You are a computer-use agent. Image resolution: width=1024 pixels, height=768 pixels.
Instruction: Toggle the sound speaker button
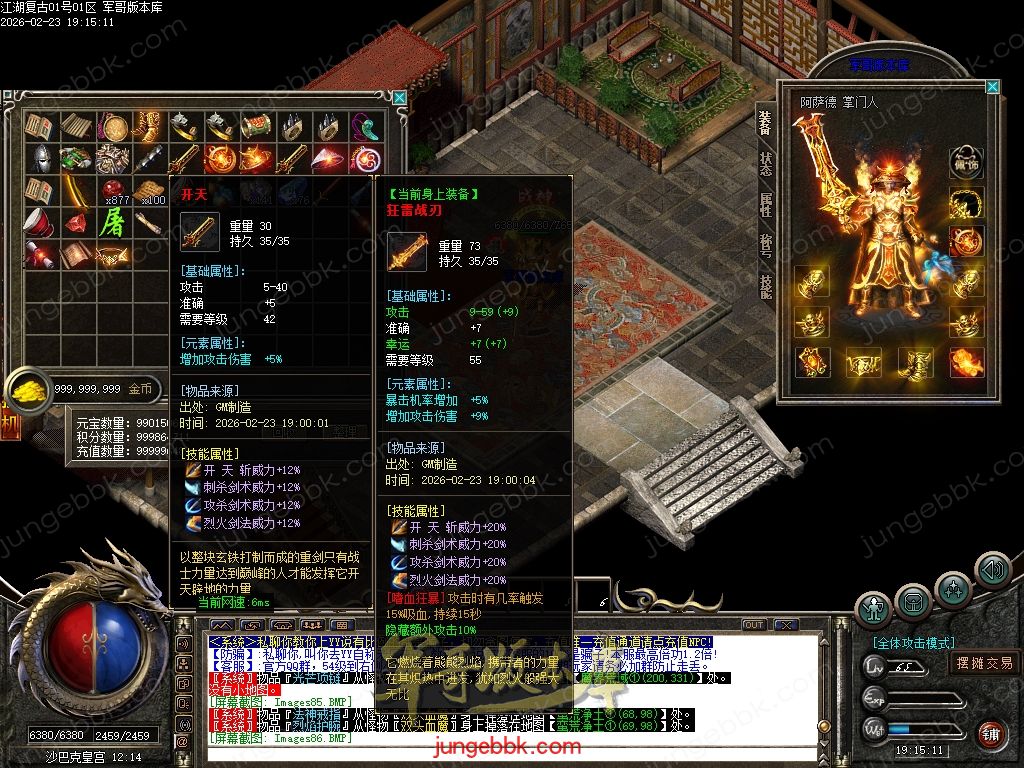[992, 570]
